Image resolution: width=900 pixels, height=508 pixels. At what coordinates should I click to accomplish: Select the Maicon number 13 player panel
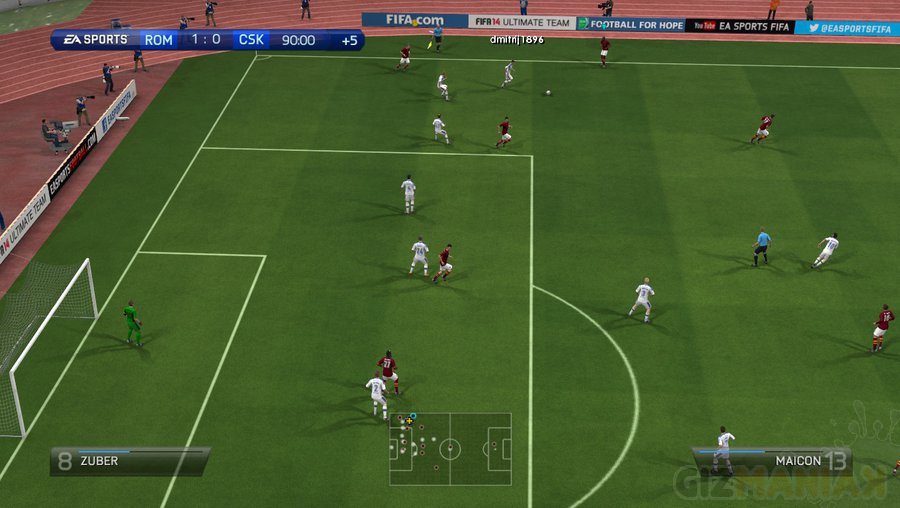pos(771,461)
